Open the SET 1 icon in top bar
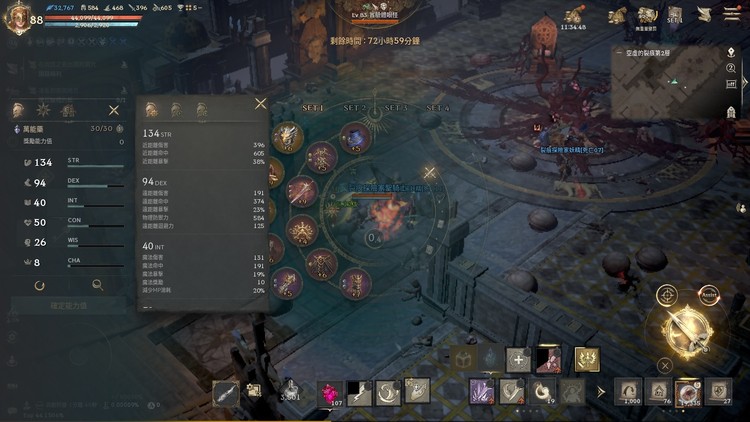 point(675,16)
